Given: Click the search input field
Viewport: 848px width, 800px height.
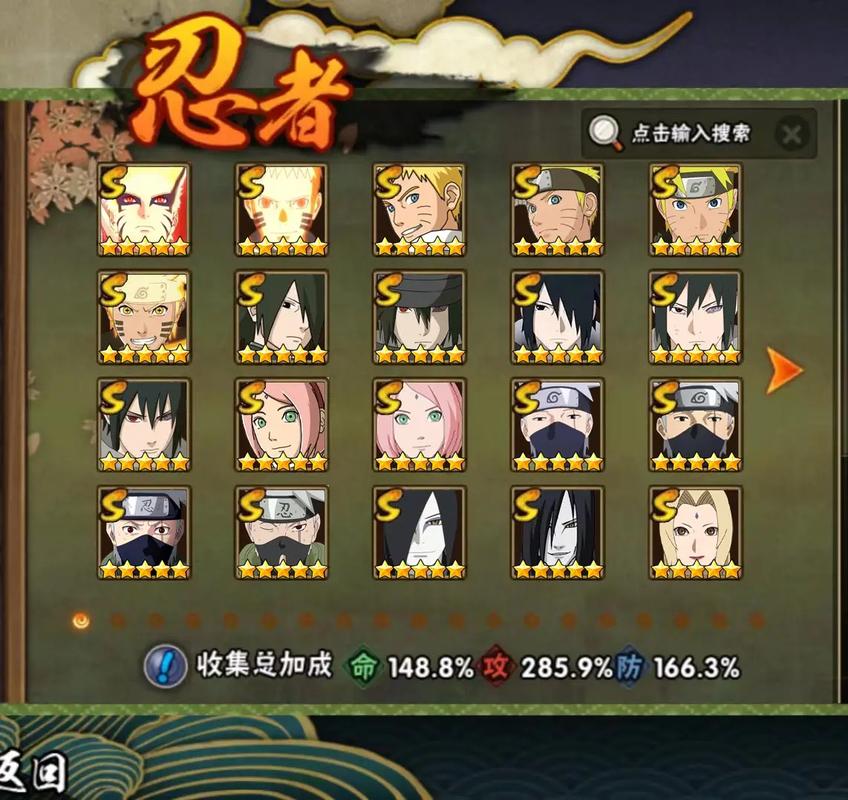Looking at the screenshot, I should coord(690,133).
